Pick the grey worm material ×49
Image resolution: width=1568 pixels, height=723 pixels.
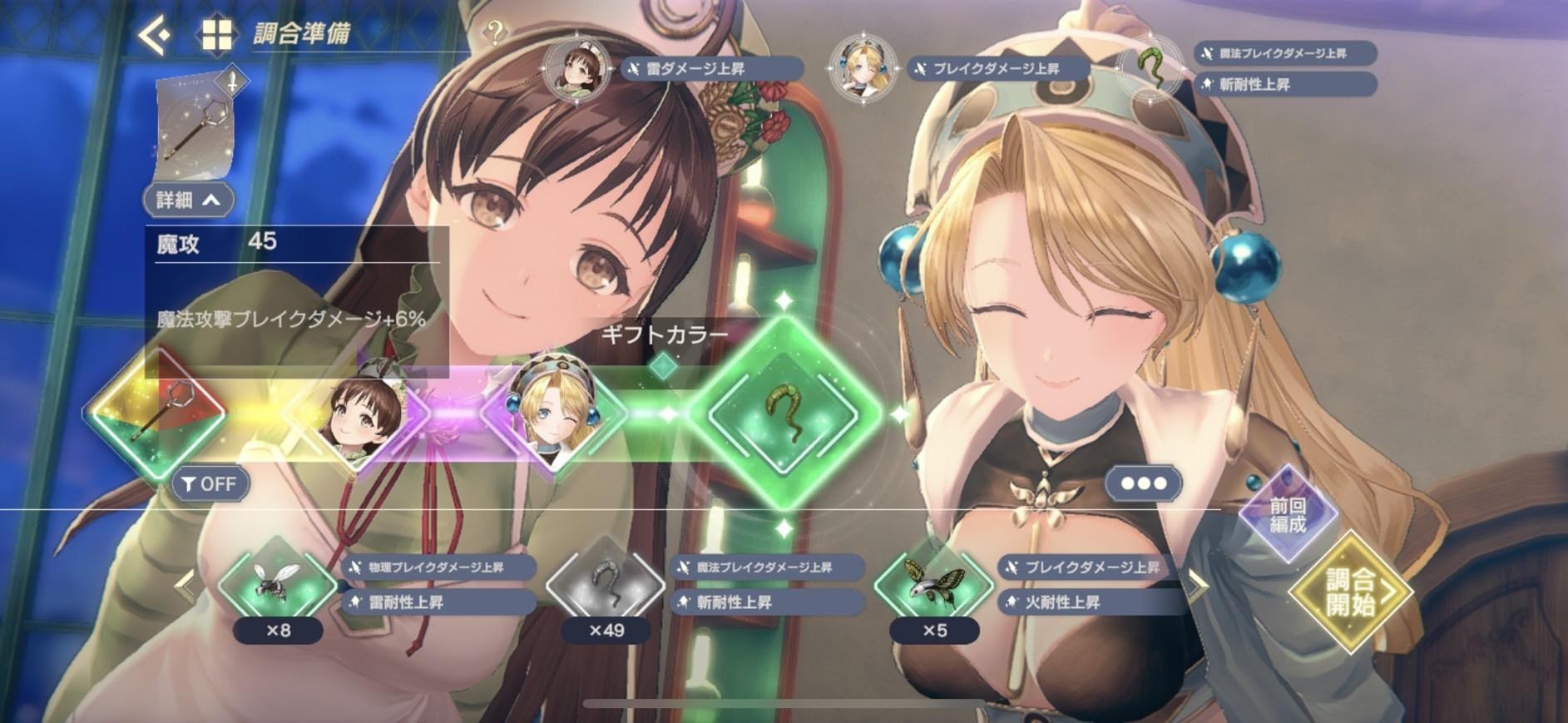(x=606, y=586)
